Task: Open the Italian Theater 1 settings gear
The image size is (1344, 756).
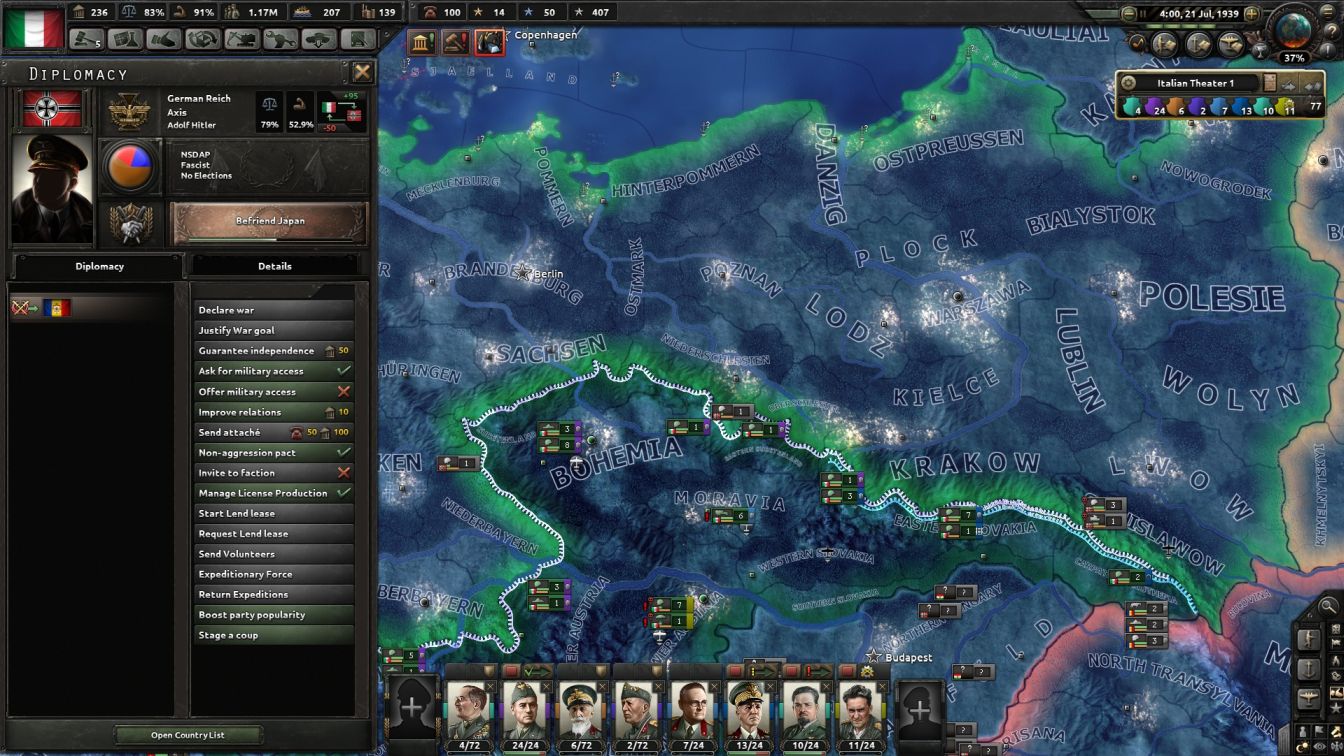Action: (1130, 83)
